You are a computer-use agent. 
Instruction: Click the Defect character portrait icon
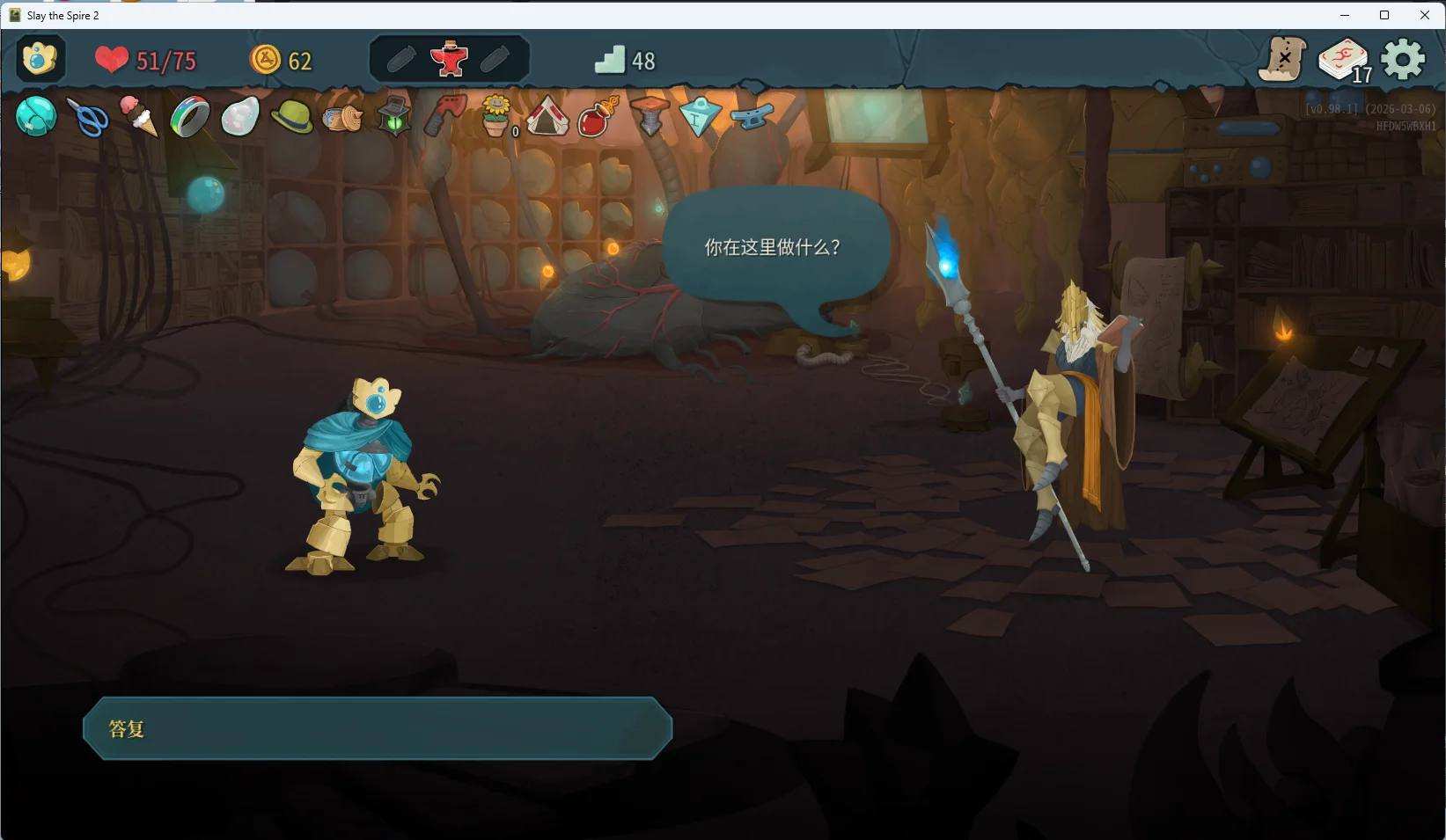pyautogui.click(x=39, y=59)
